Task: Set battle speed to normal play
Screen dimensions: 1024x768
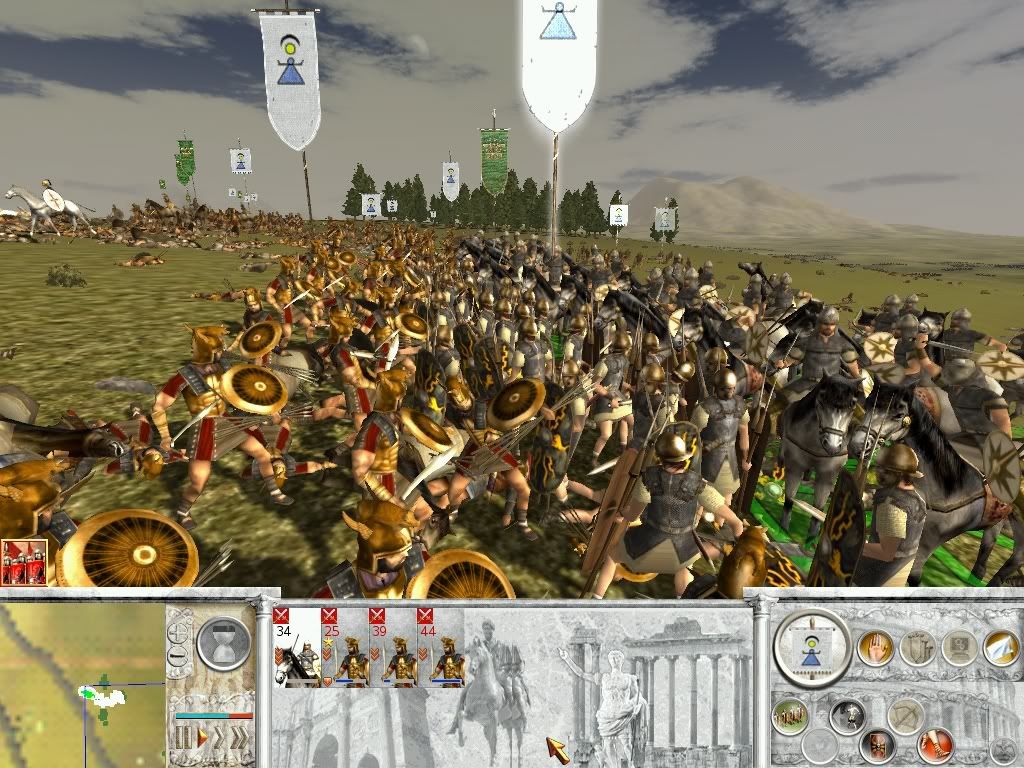Action: tap(203, 739)
